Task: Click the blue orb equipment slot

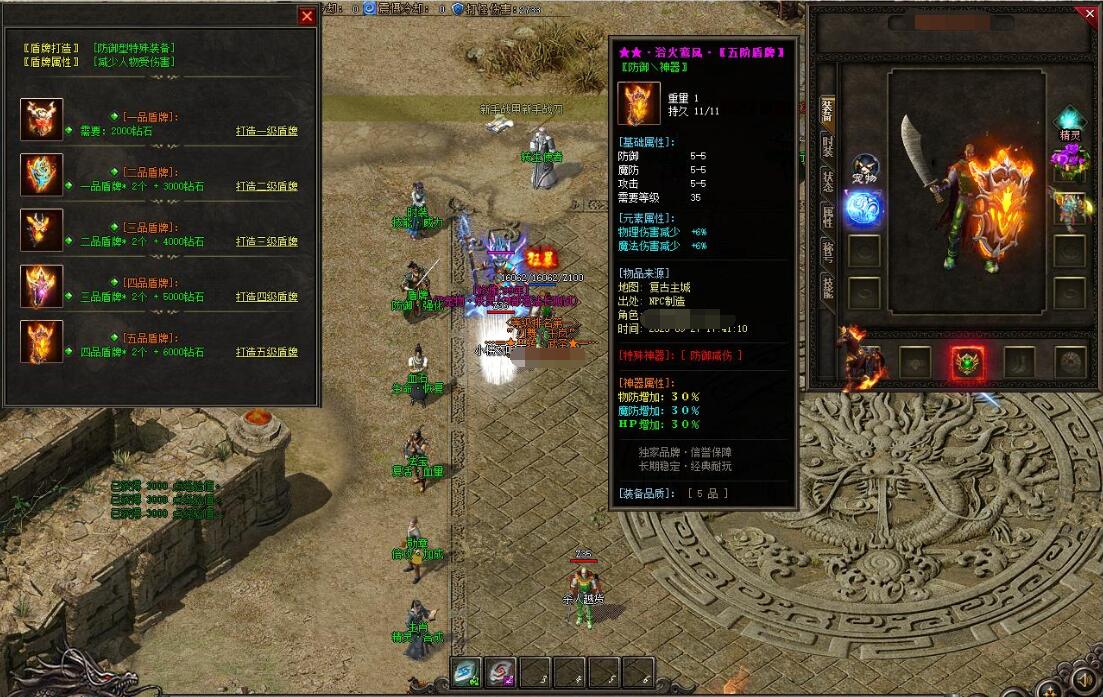Action: 863,208
